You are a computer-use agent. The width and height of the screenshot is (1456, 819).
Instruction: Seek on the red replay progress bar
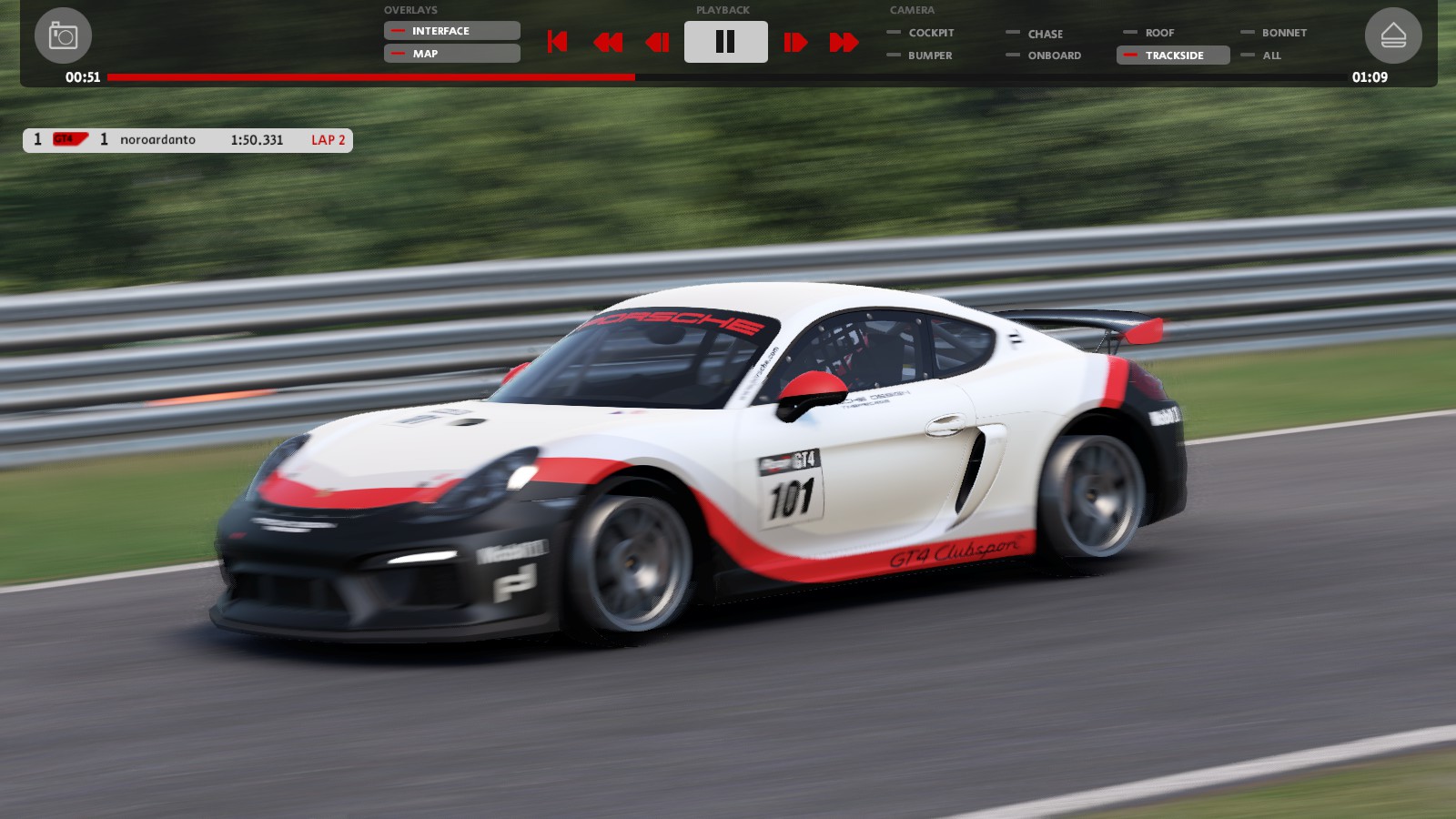point(726,77)
